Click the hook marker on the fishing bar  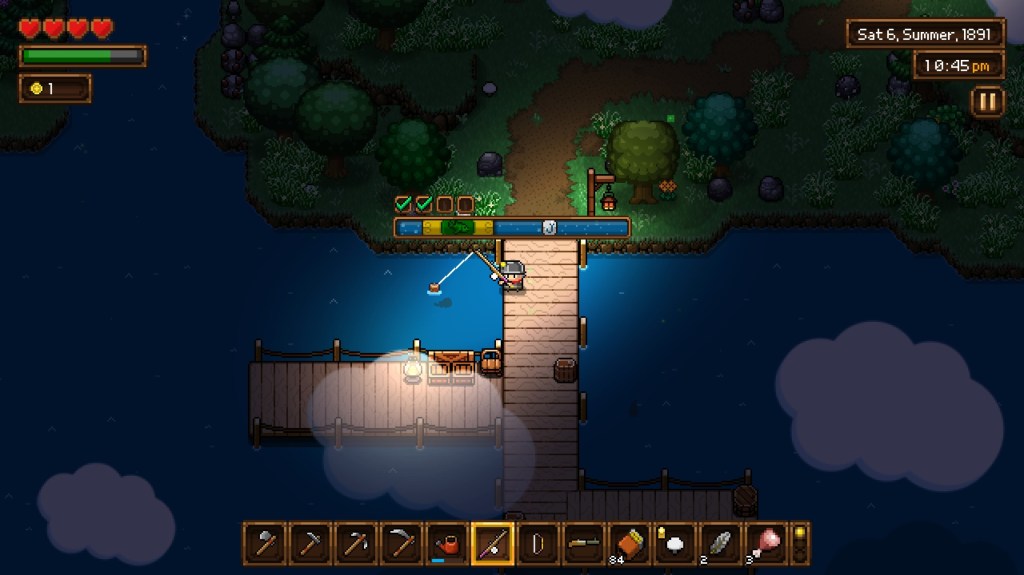click(x=549, y=227)
